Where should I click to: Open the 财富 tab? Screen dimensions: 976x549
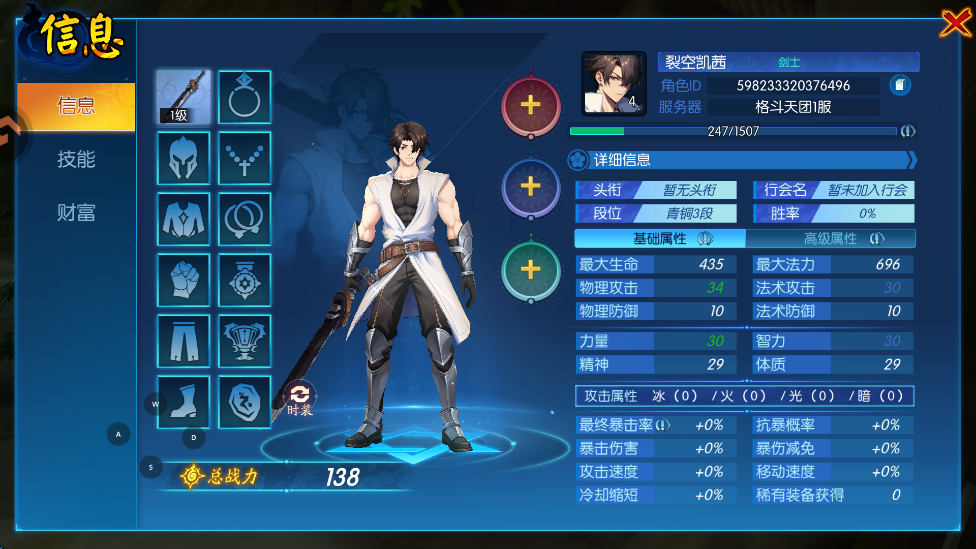pyautogui.click(x=76, y=212)
